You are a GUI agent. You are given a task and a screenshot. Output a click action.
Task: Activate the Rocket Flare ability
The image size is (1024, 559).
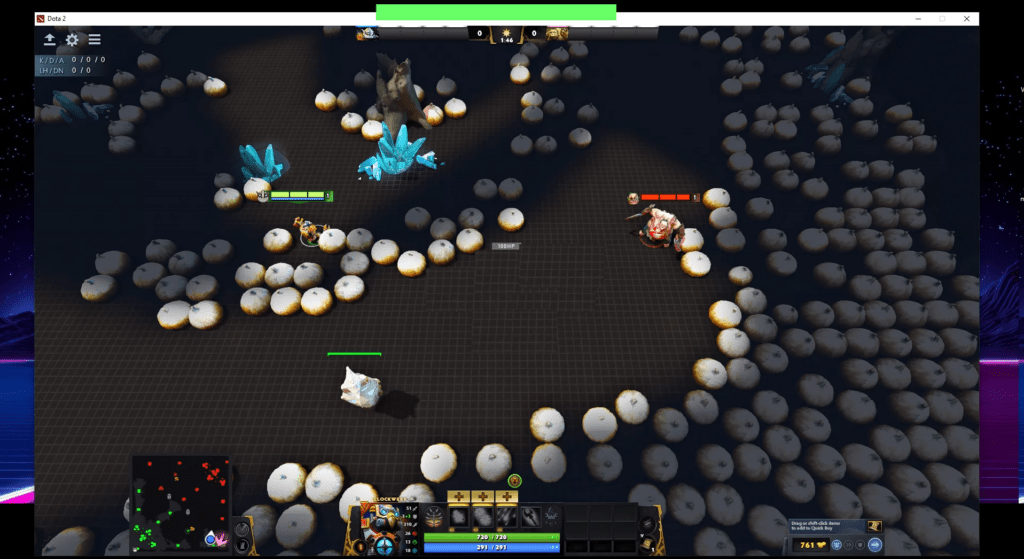(x=507, y=516)
